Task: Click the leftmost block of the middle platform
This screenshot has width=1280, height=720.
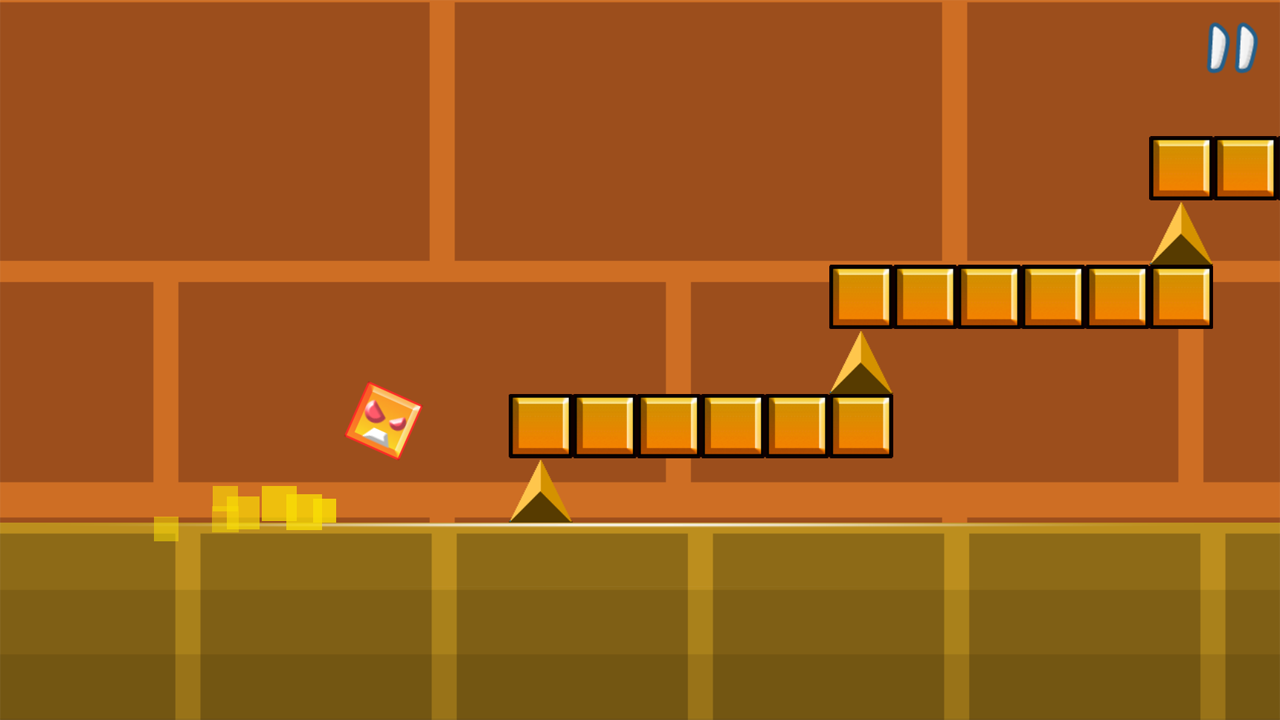Action: click(x=540, y=424)
